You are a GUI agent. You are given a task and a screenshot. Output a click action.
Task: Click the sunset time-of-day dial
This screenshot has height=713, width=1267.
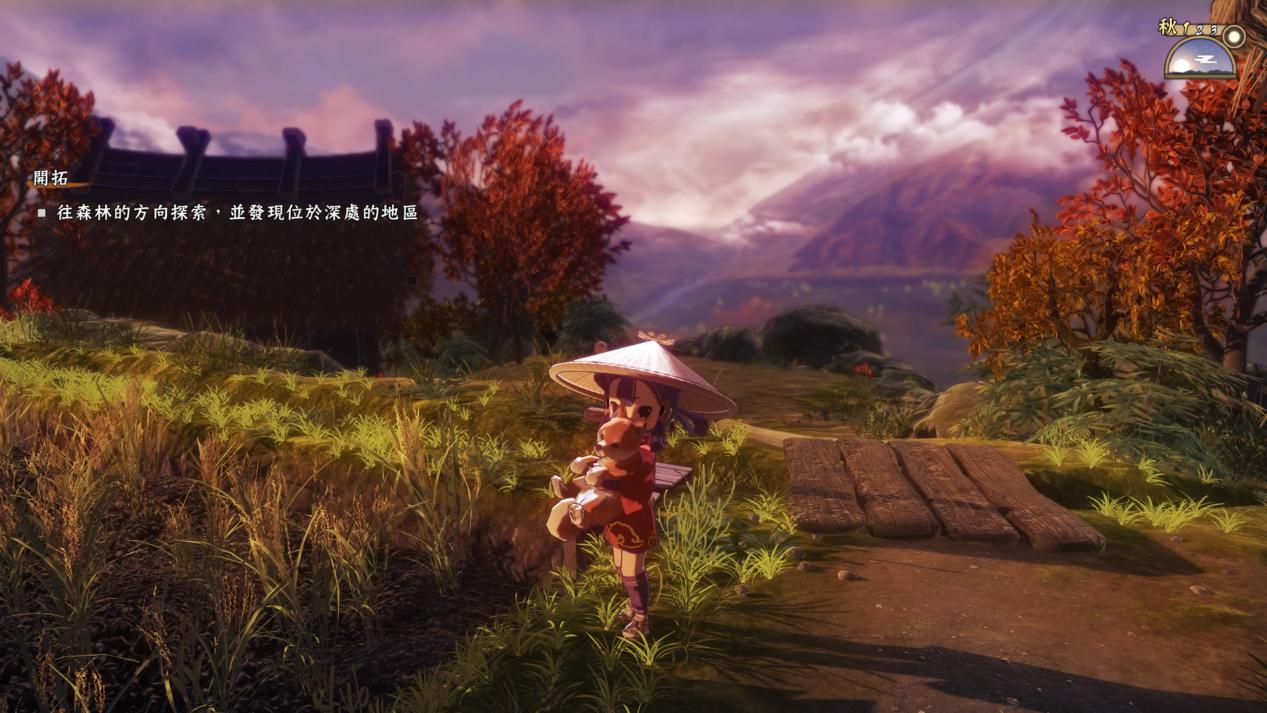point(1199,61)
